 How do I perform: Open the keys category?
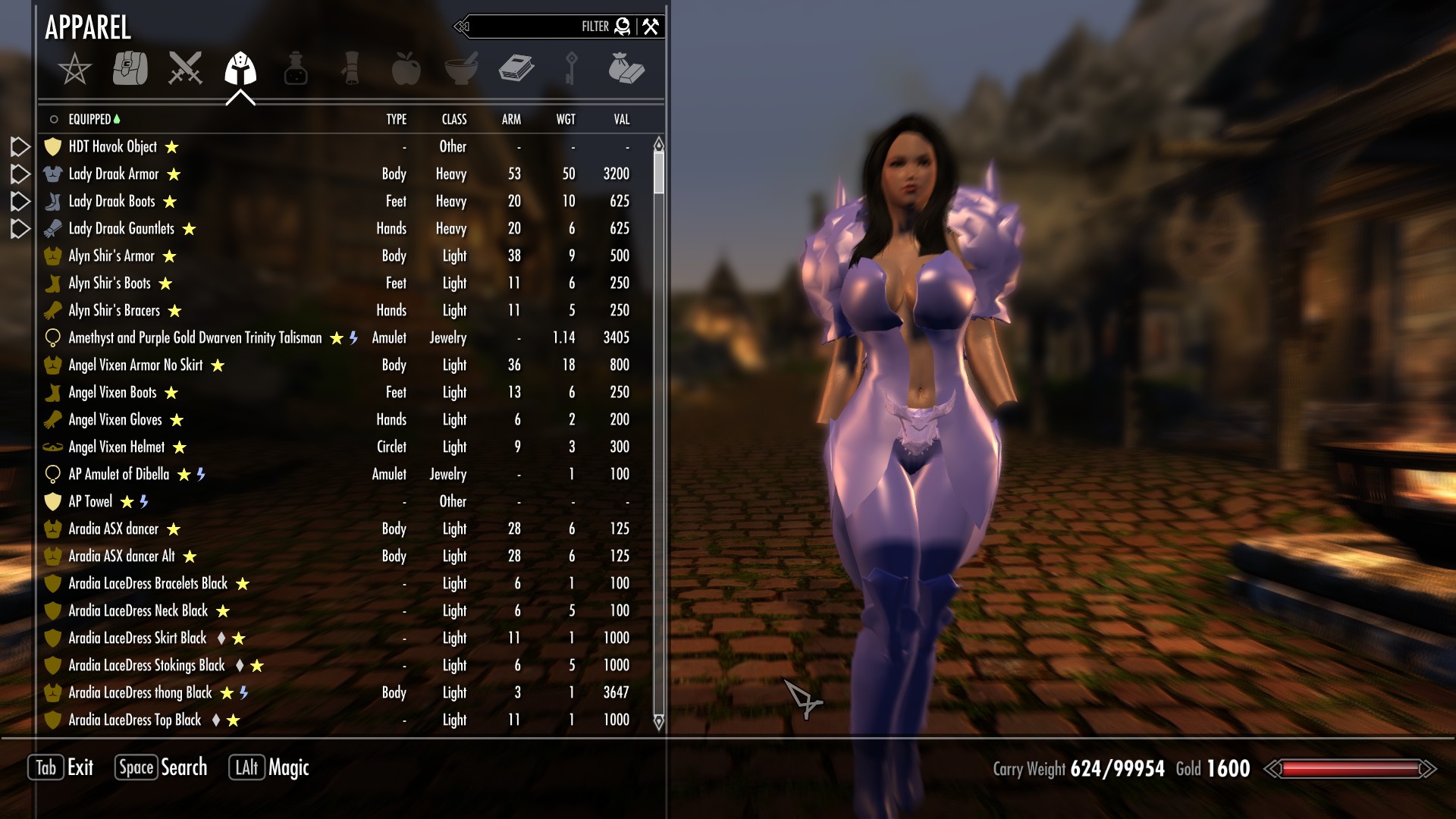571,68
